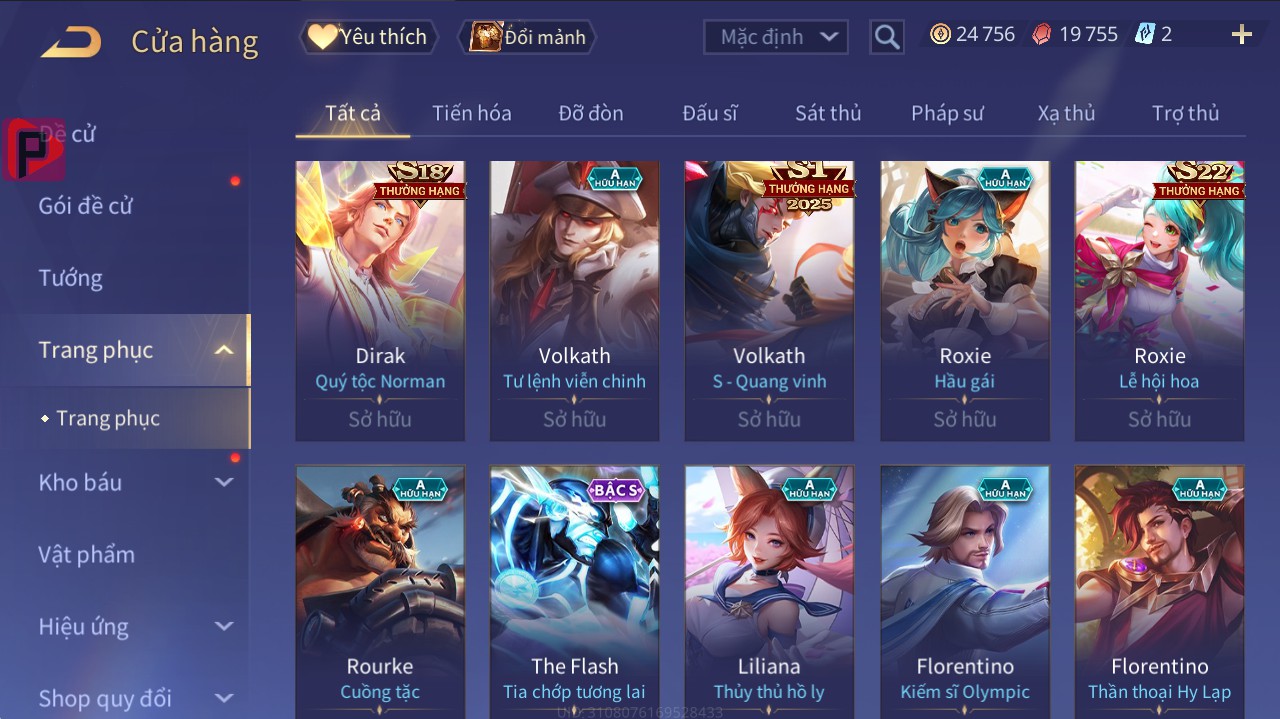1280x719 pixels.
Task: Open the Đổi mảnh exchange
Action: (x=528, y=37)
